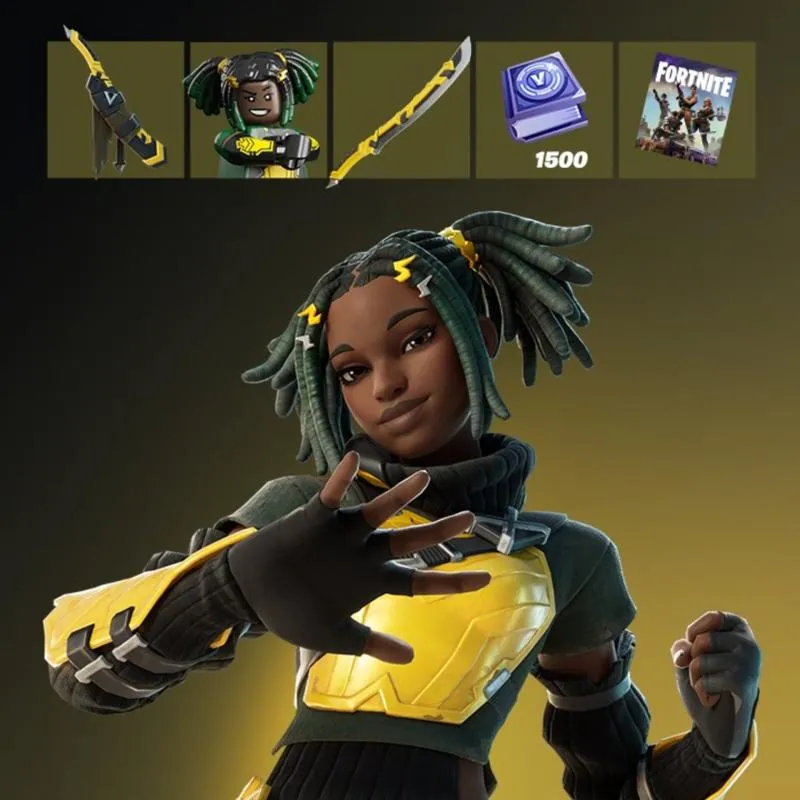Open the Fortnite game cover tile

pos(686,110)
